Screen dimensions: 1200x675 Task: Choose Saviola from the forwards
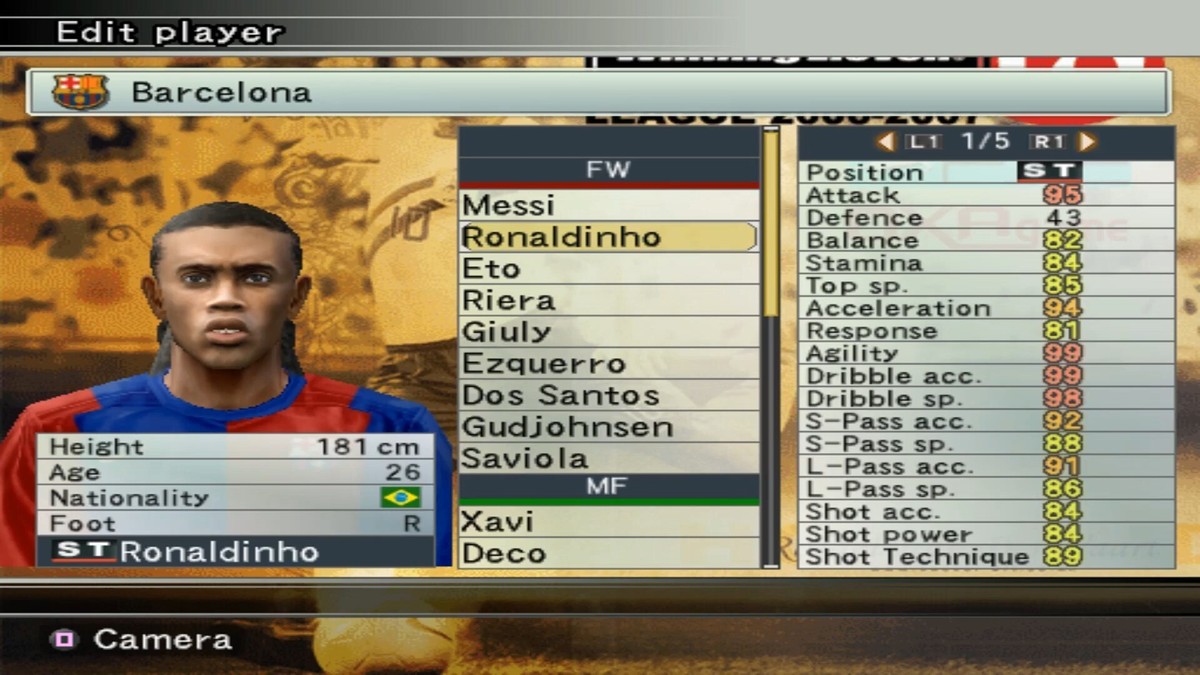pyautogui.click(x=608, y=459)
